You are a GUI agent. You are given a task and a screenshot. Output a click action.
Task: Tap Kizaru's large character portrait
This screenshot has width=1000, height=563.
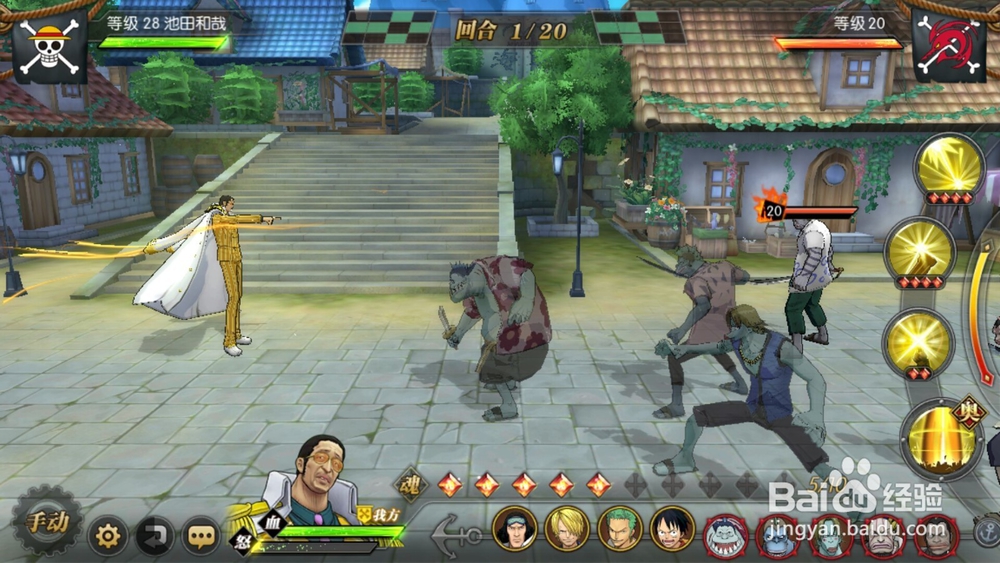pyautogui.click(x=315, y=480)
